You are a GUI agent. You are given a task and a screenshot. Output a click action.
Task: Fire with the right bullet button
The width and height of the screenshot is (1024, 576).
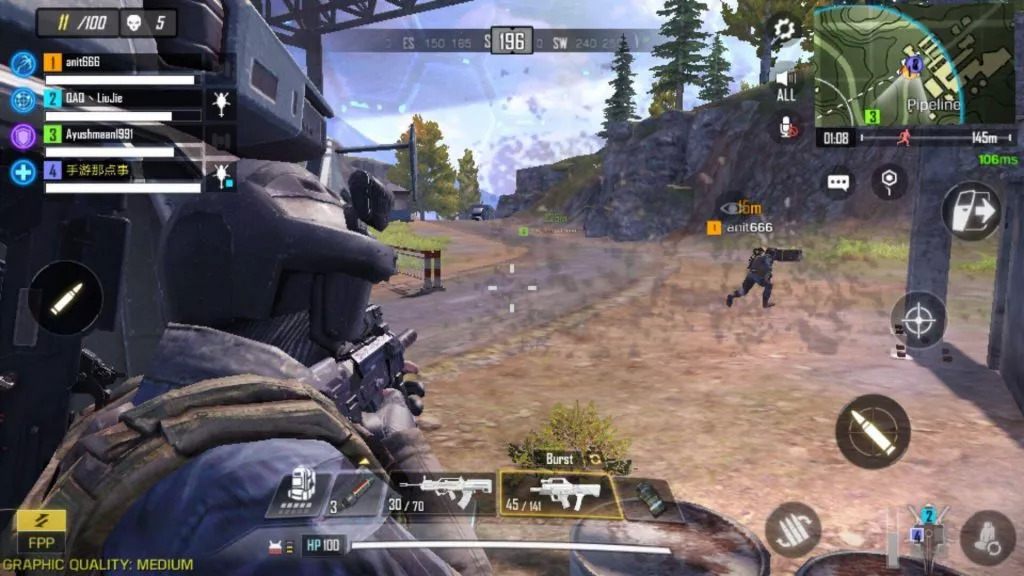(872, 431)
